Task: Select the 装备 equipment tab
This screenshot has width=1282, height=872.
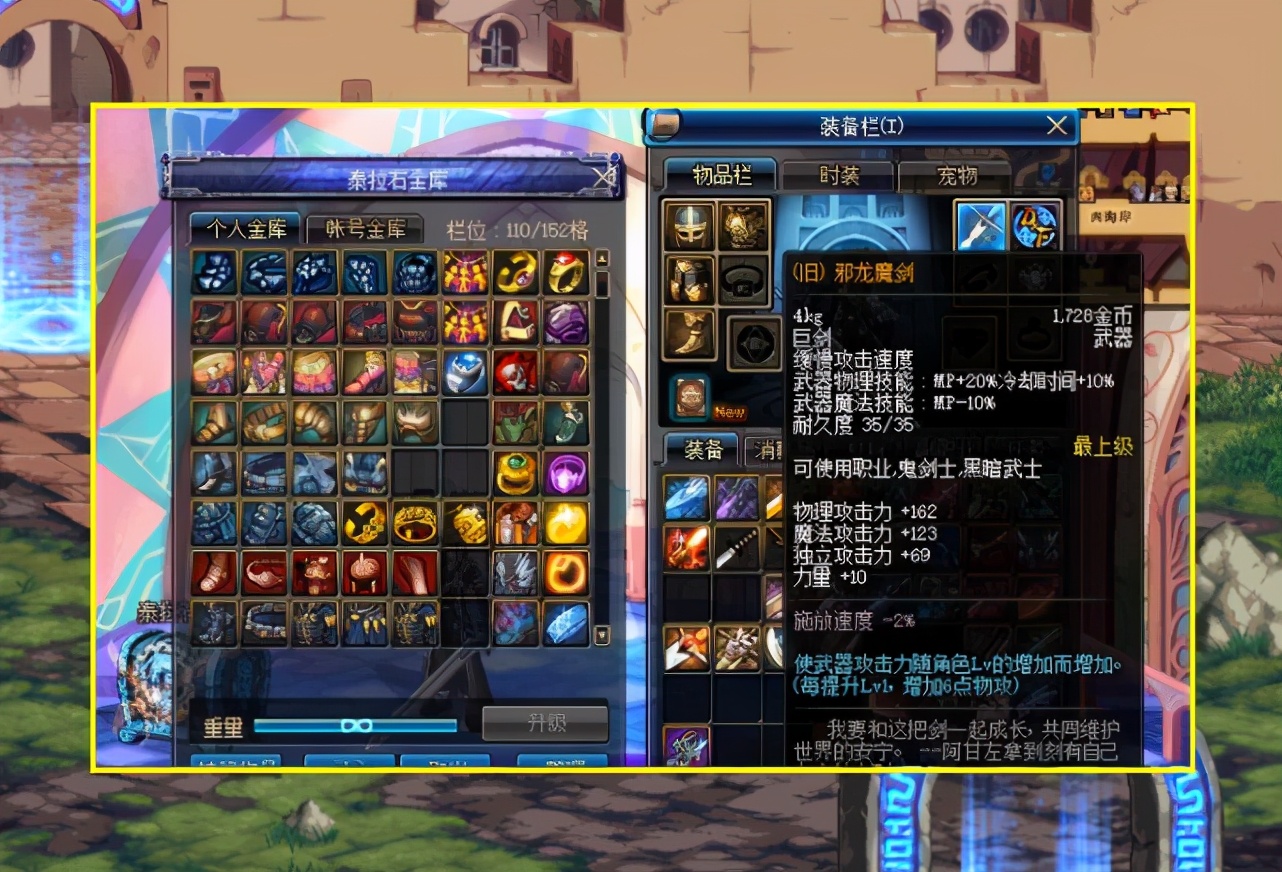Action: coord(700,450)
